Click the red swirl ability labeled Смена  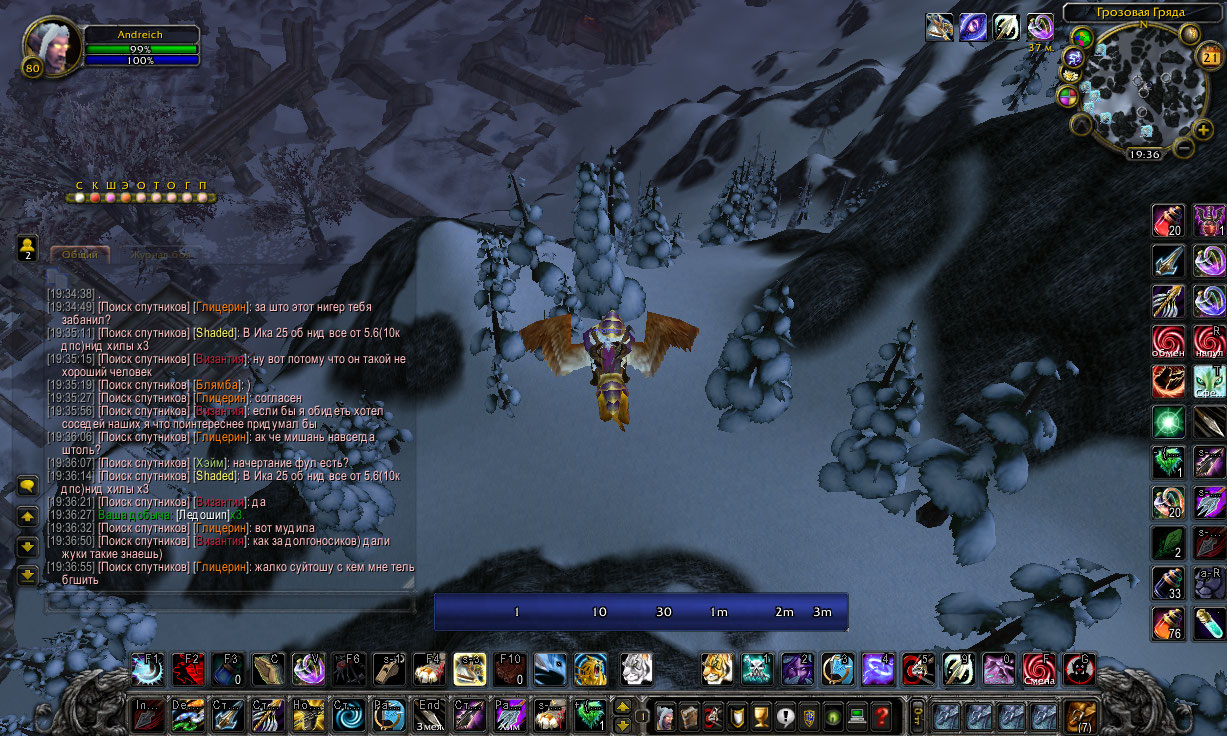[1039, 669]
